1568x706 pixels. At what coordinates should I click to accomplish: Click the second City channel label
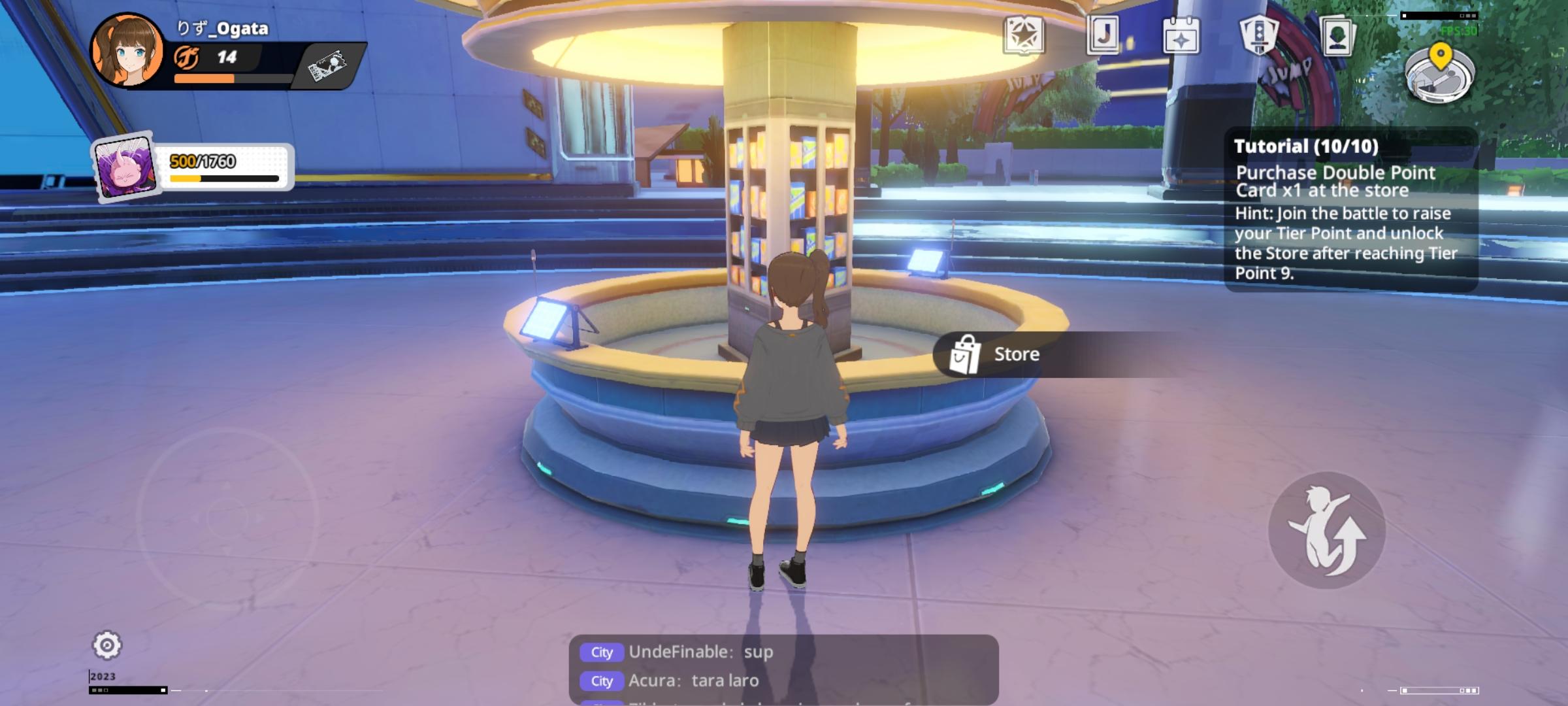coord(601,681)
